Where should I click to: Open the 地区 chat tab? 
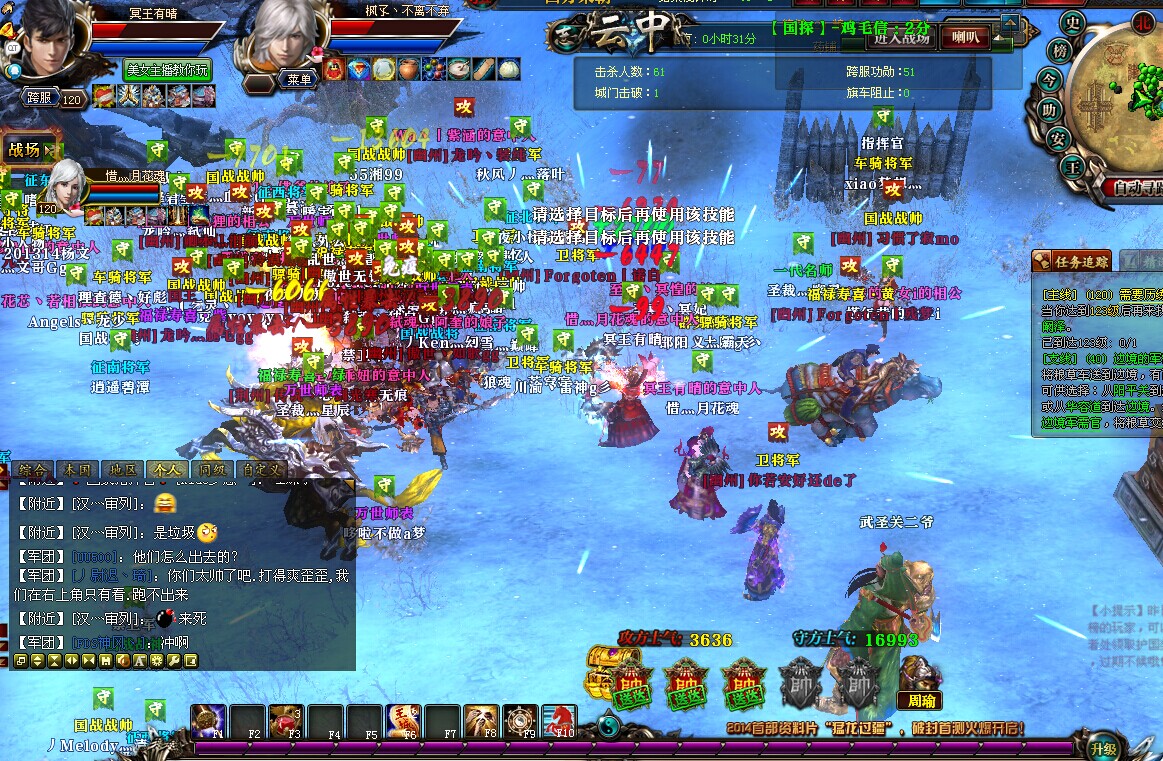coord(122,468)
